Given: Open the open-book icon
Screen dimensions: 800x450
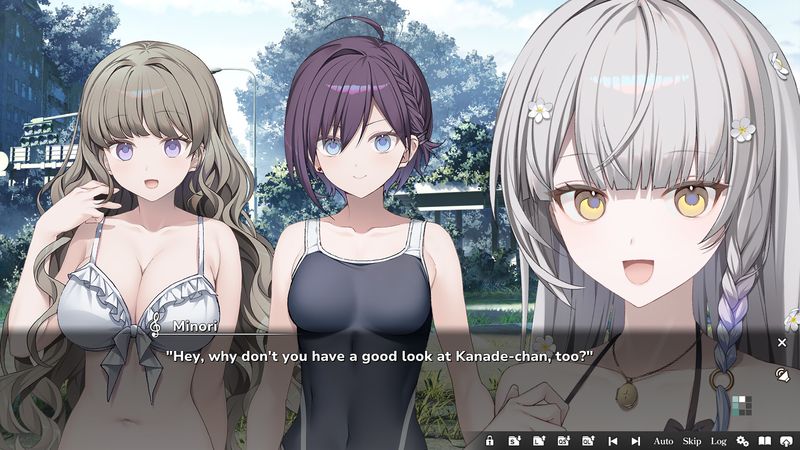Looking at the screenshot, I should [765, 441].
